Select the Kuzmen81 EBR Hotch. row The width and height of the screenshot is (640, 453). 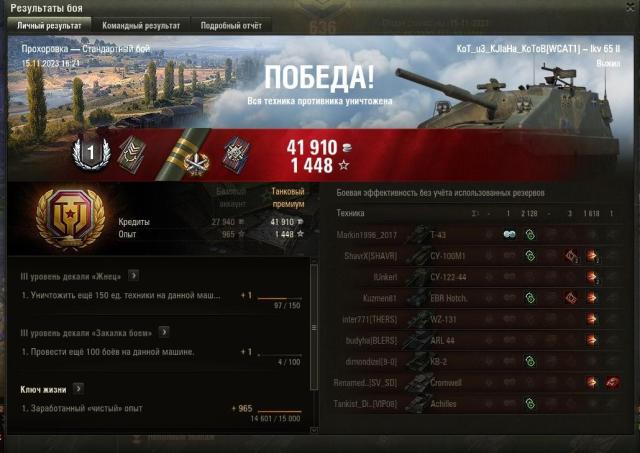click(x=470, y=298)
